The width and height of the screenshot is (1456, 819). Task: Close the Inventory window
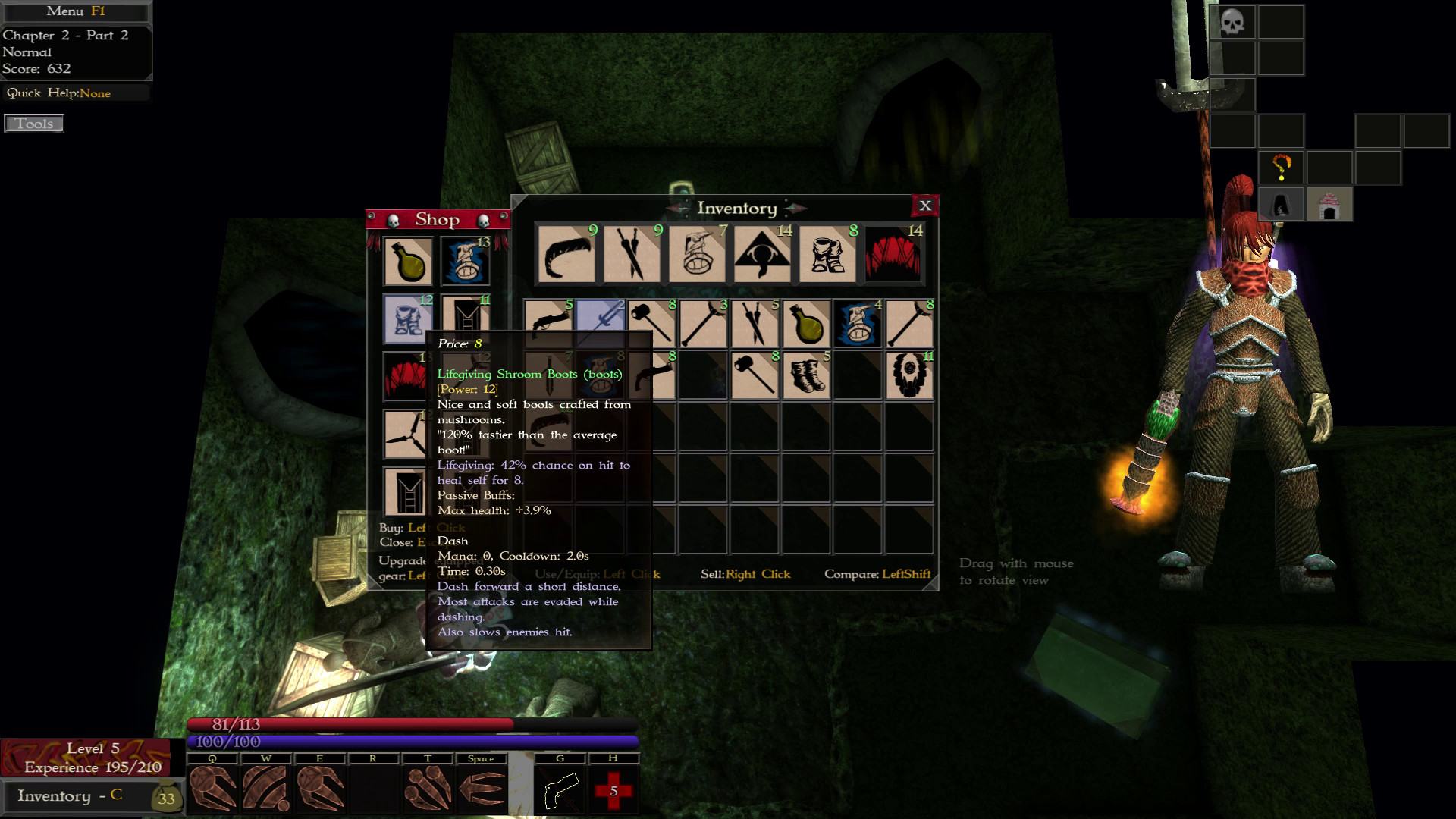pyautogui.click(x=925, y=206)
